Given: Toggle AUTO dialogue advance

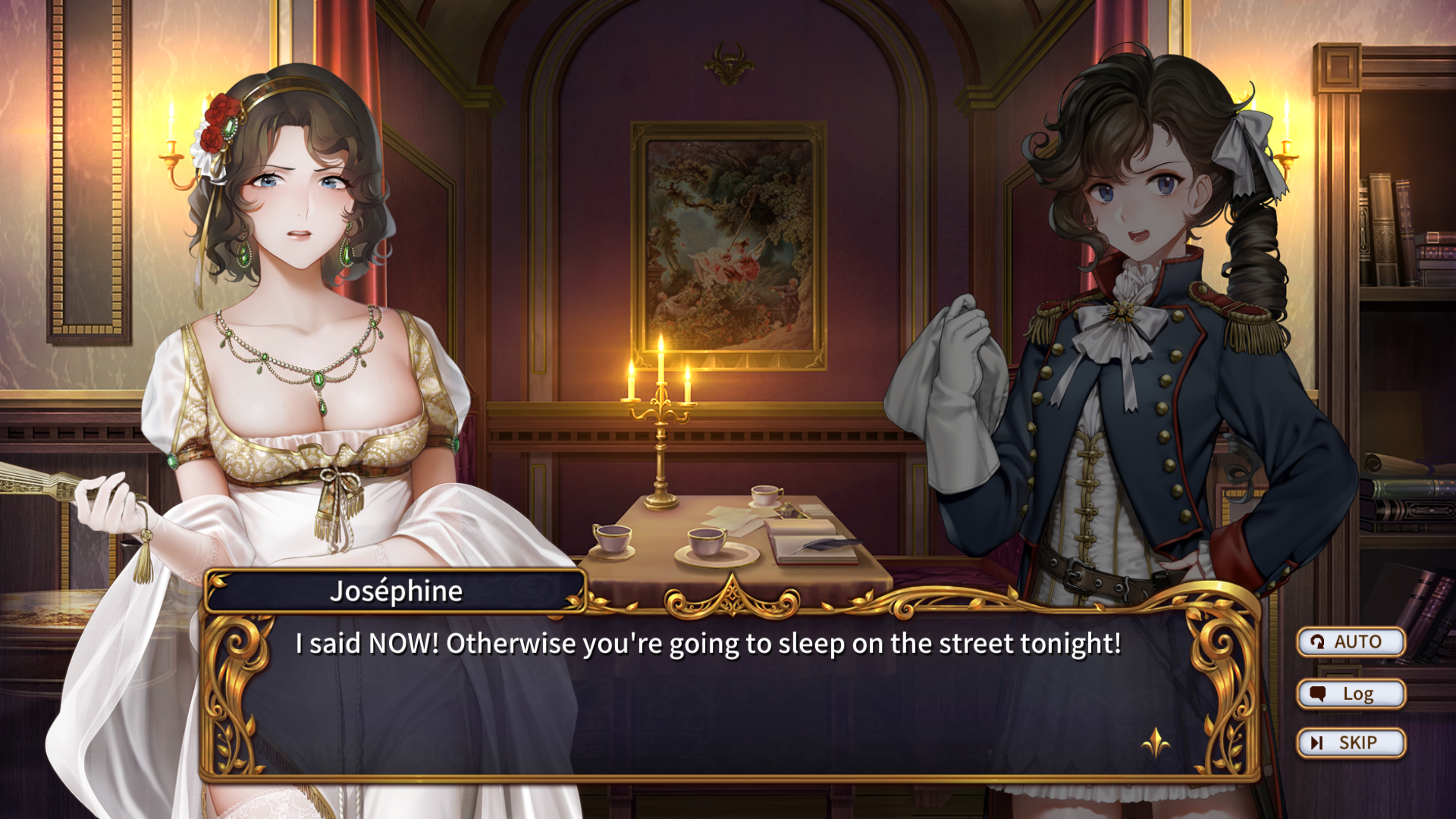Looking at the screenshot, I should click(x=1351, y=642).
